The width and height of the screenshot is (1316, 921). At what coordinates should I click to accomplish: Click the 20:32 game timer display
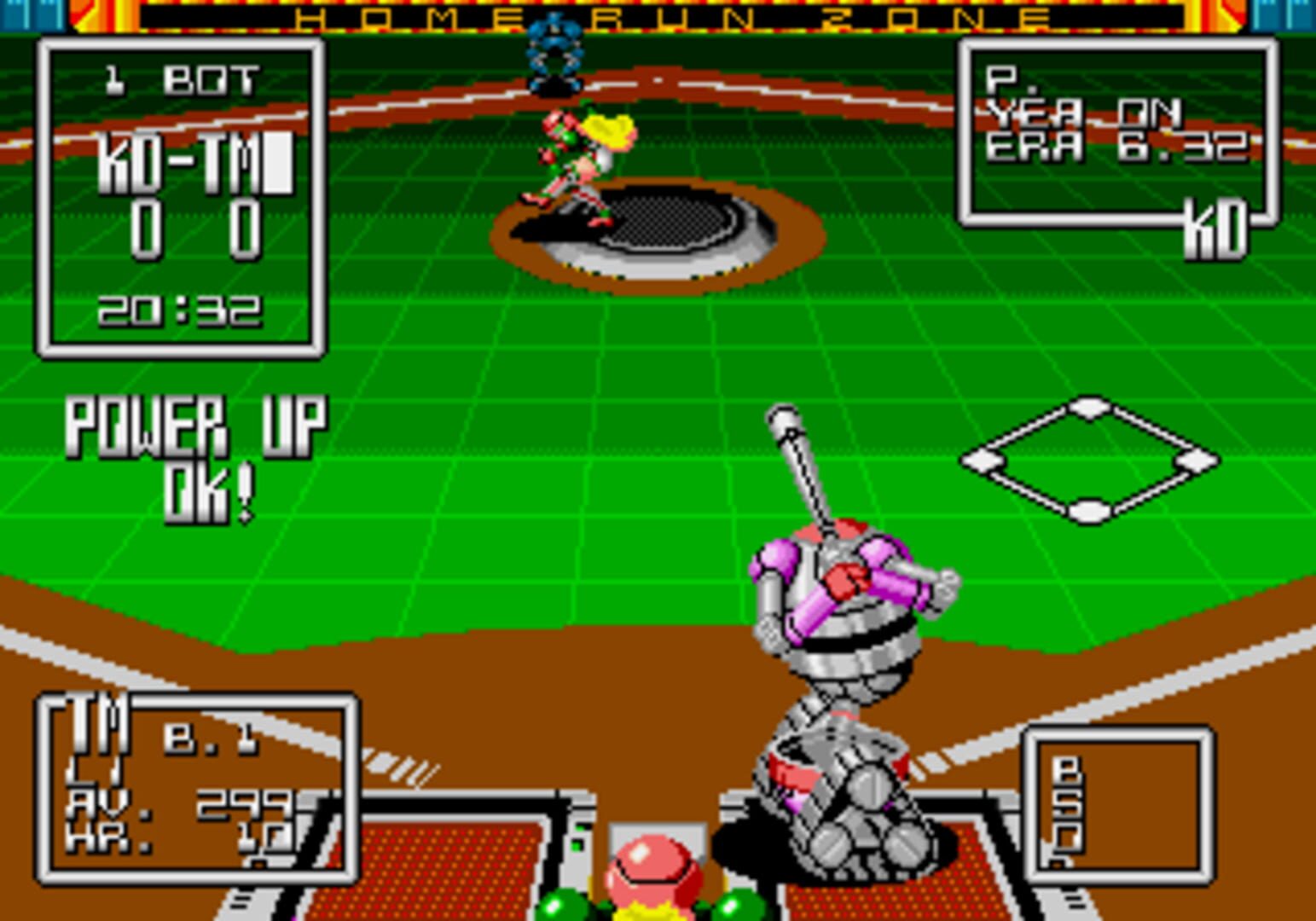[182, 311]
